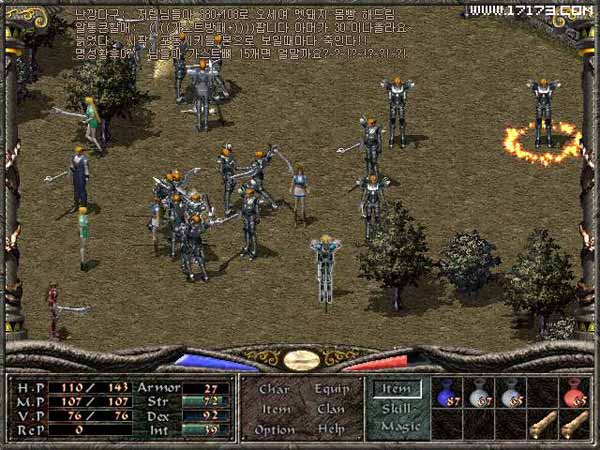Open the Equip screen

[331, 388]
